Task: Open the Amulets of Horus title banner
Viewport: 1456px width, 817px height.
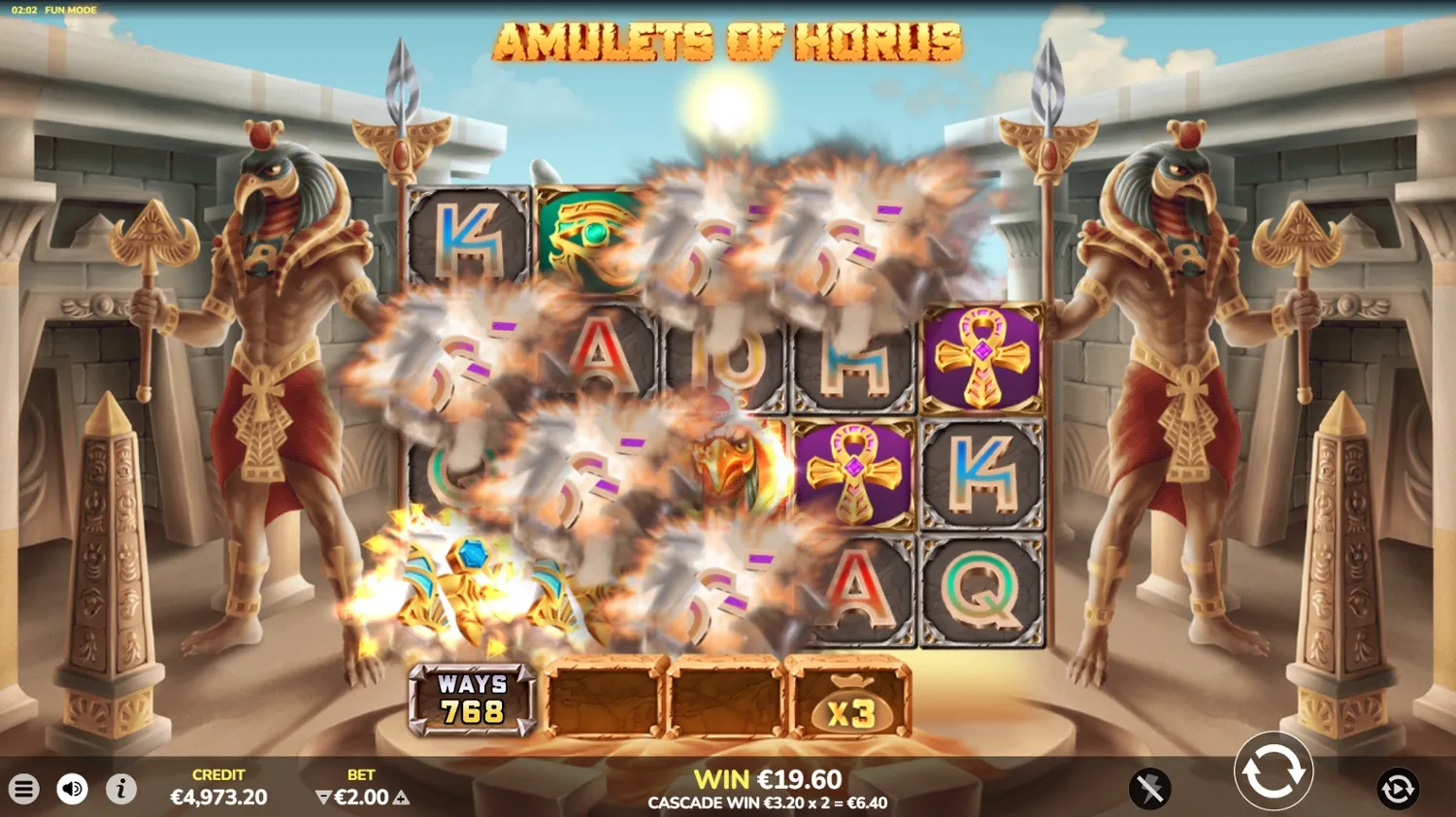Action: coord(727,43)
